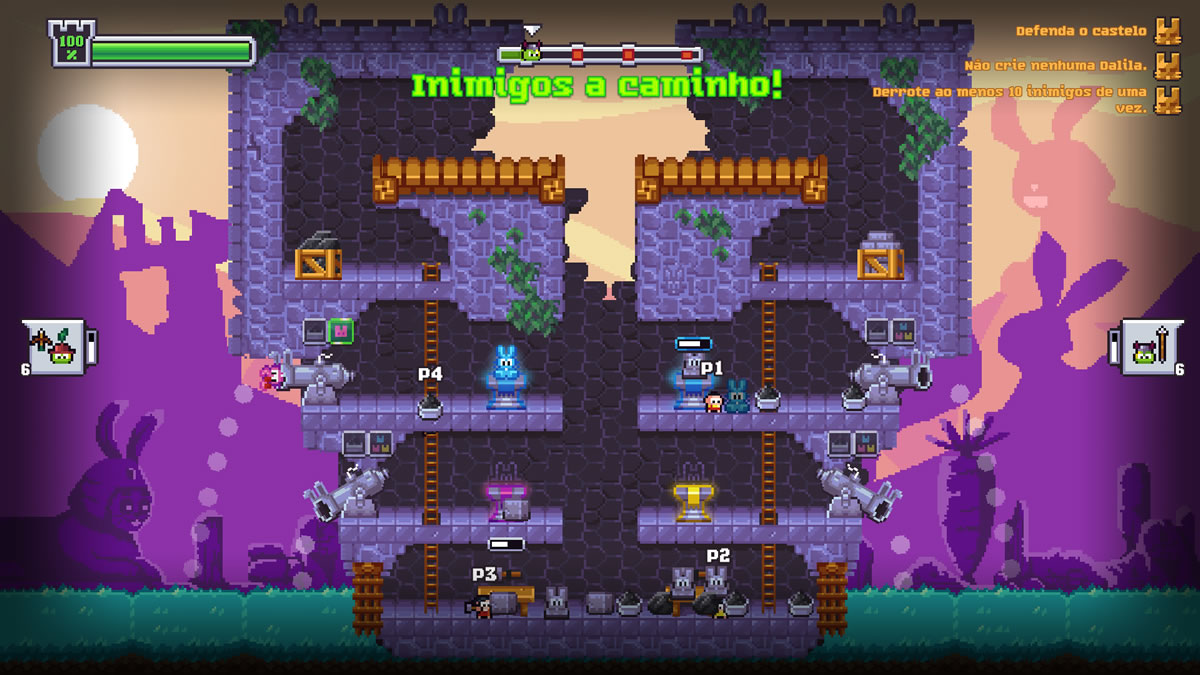Click the castle tower health icon

tap(70, 43)
